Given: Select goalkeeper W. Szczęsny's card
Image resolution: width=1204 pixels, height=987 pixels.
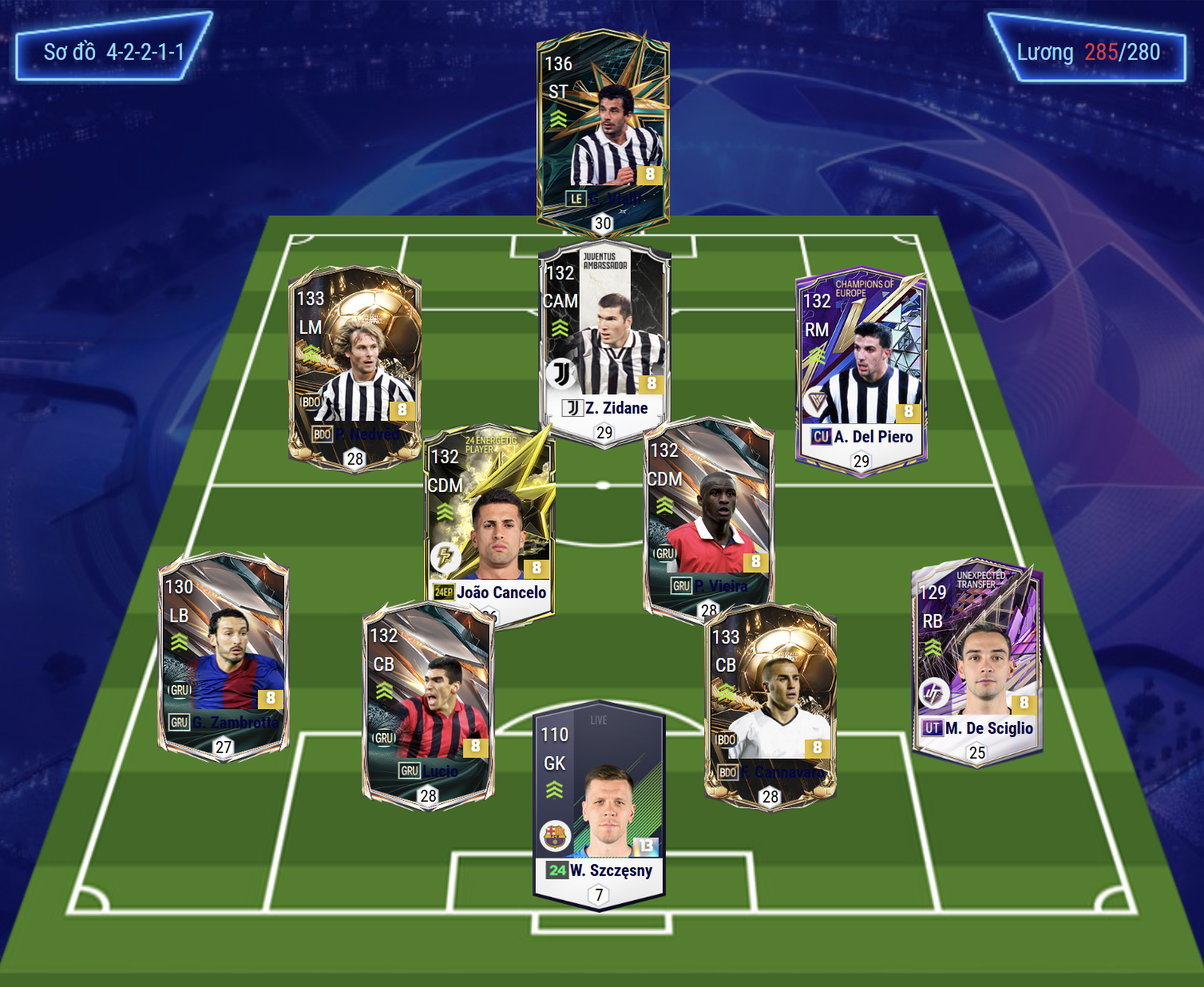Looking at the screenshot, I should tap(599, 807).
